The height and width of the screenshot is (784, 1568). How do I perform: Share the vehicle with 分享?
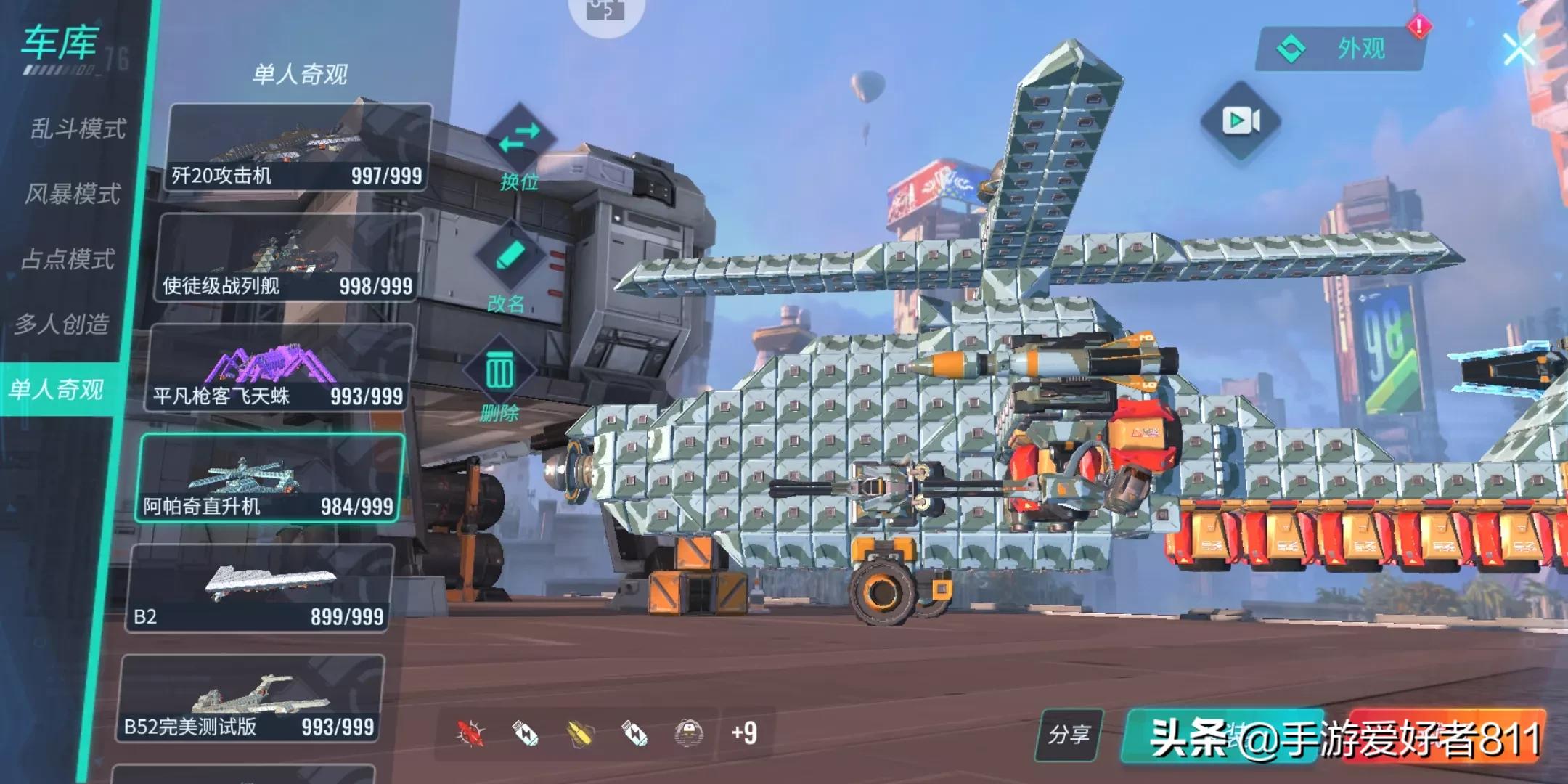click(x=1069, y=735)
